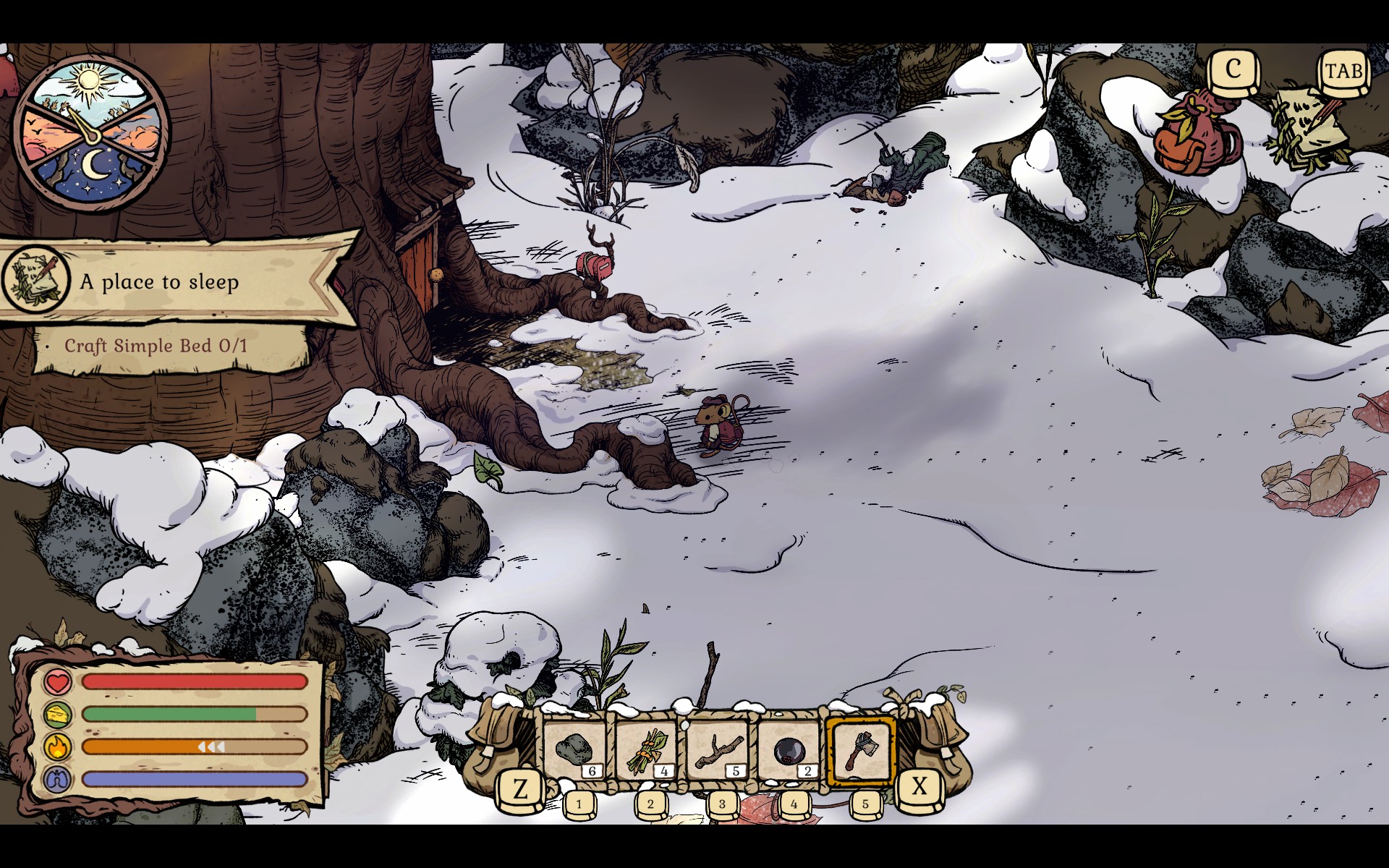The width and height of the screenshot is (1389, 868).
Task: Choose the bundled grass fiber slot
Action: point(646,751)
